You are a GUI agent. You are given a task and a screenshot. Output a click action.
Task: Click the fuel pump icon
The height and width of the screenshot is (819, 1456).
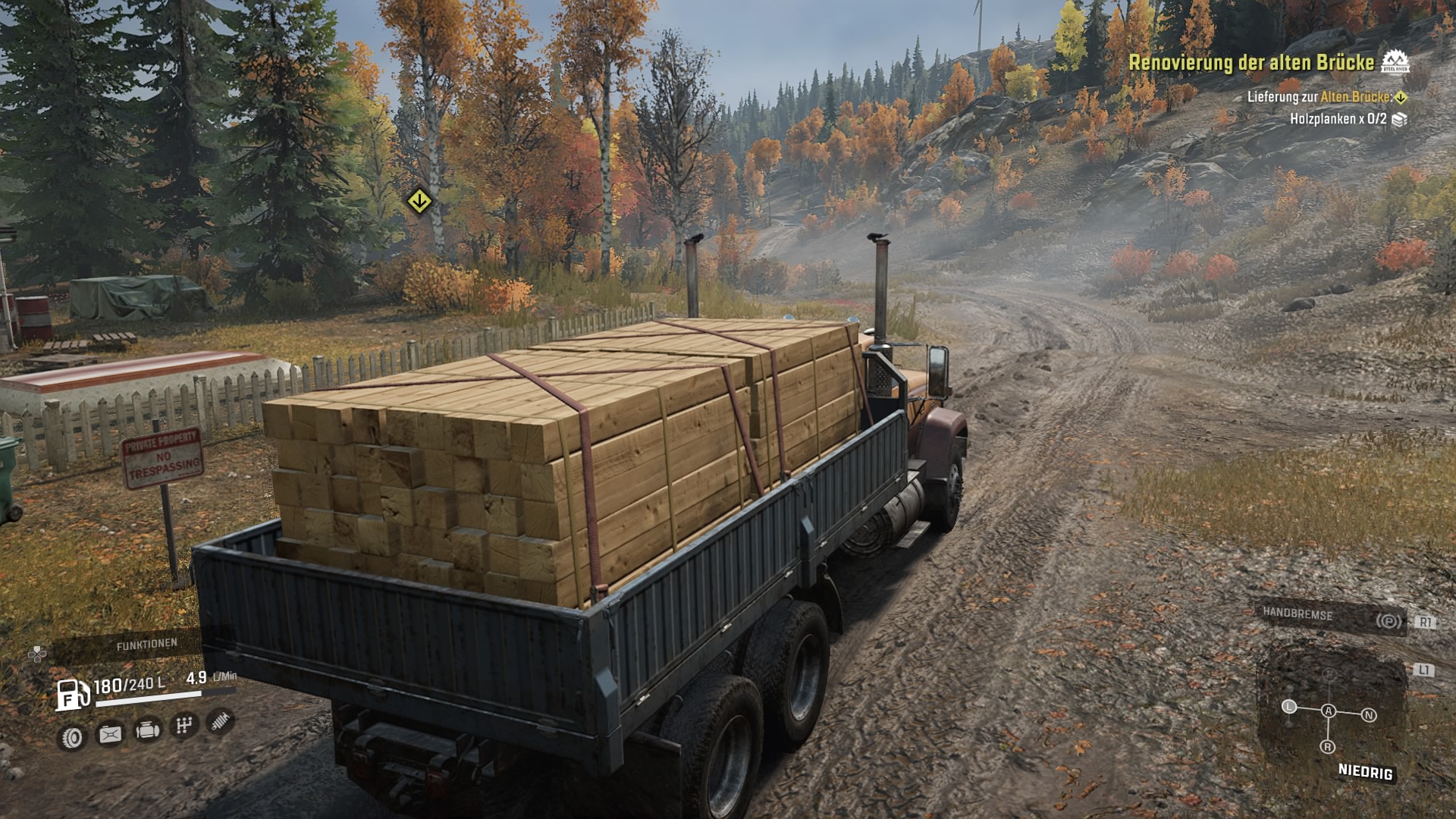coord(72,694)
